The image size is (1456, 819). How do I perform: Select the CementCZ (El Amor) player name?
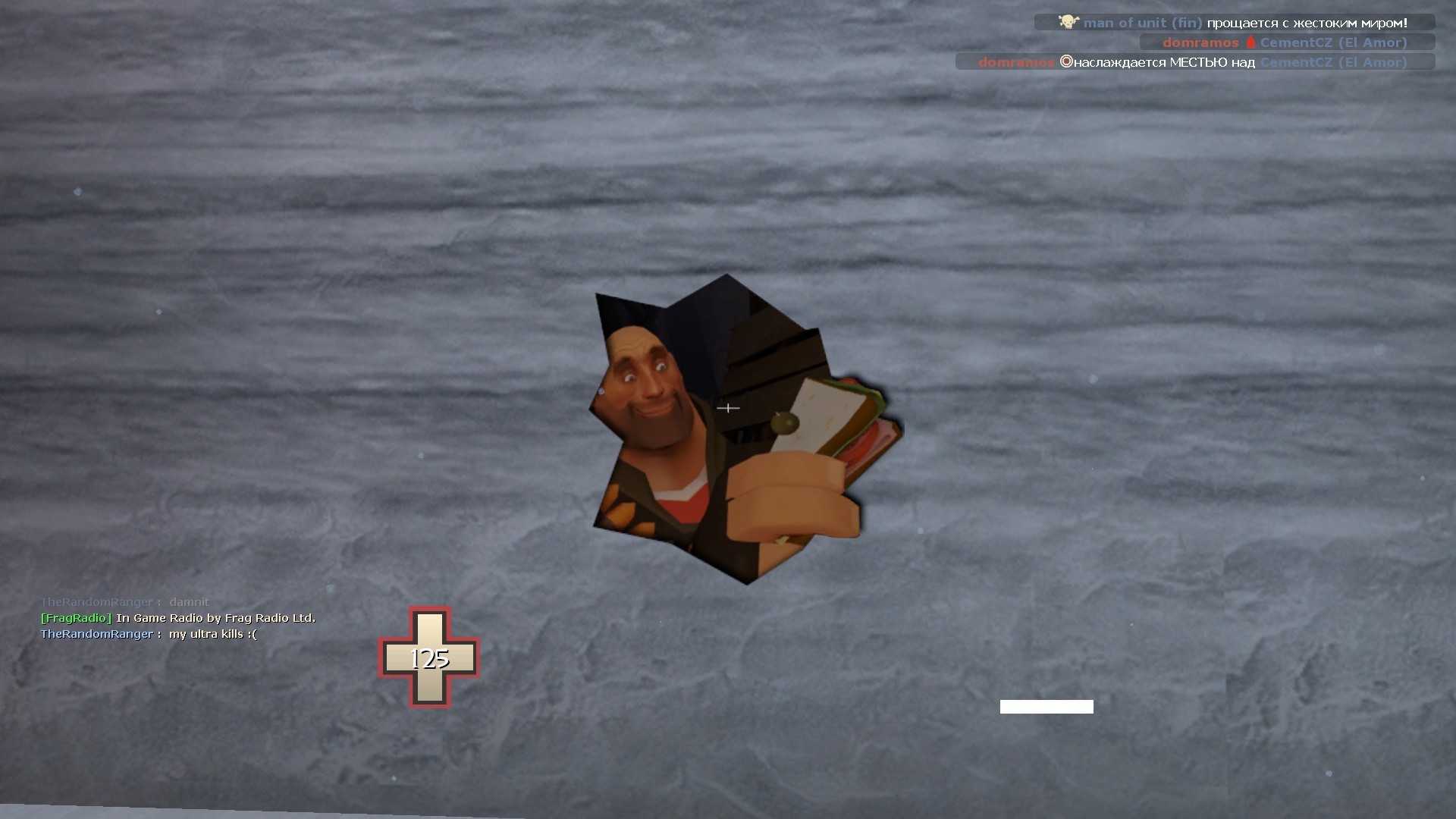pos(1332,42)
